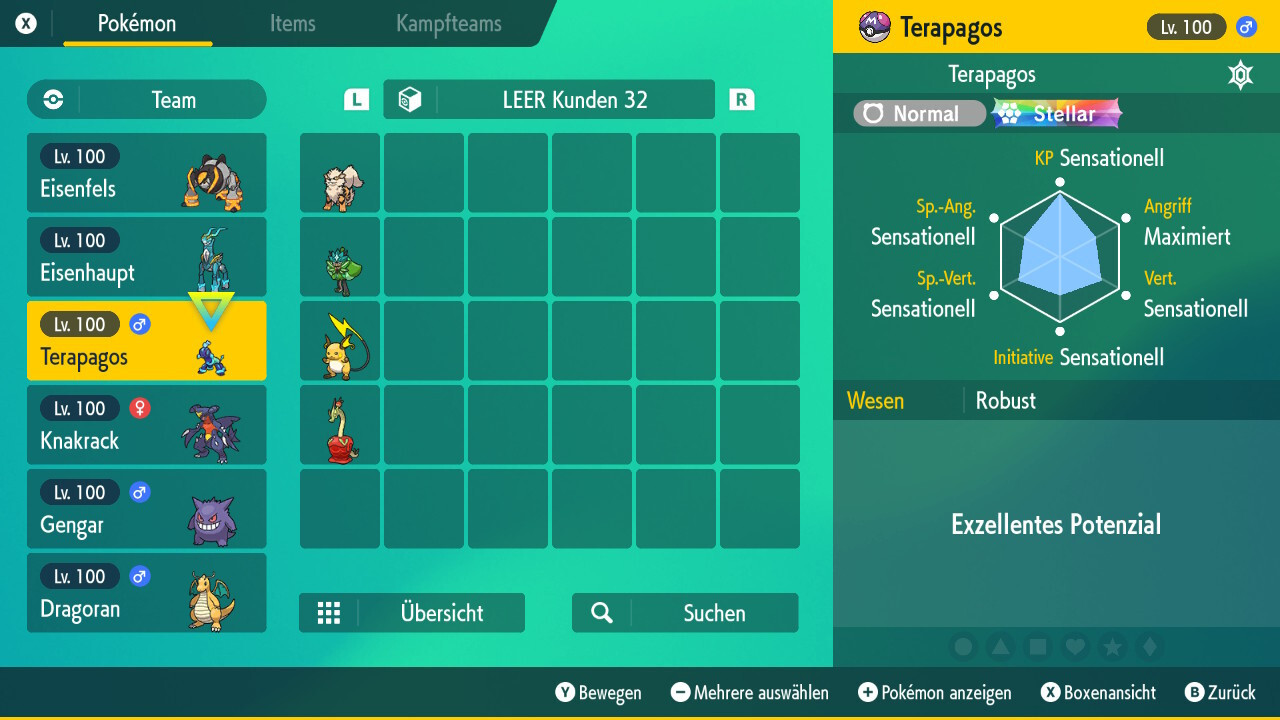Click the magnifier icon on the Suchen button
Screen dimensions: 1280x720
point(600,612)
